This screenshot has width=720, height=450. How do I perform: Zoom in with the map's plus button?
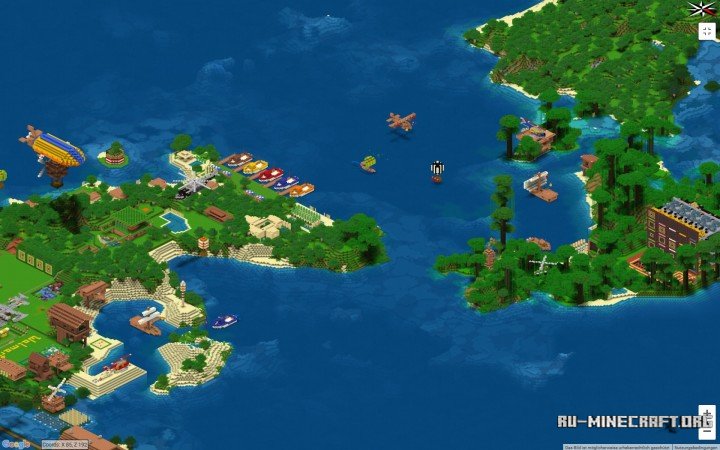coord(707,411)
